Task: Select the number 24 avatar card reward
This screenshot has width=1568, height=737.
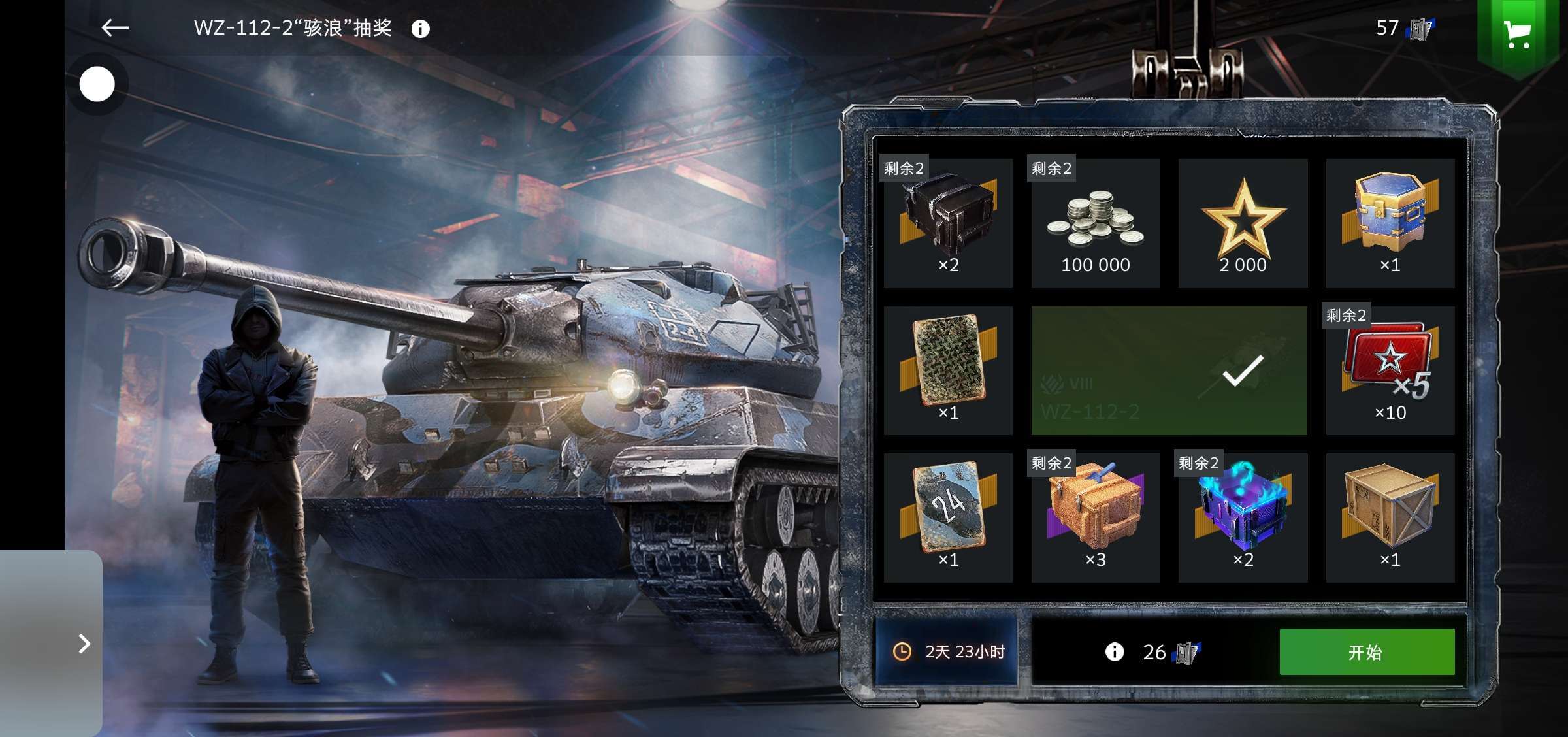Action: point(948,517)
